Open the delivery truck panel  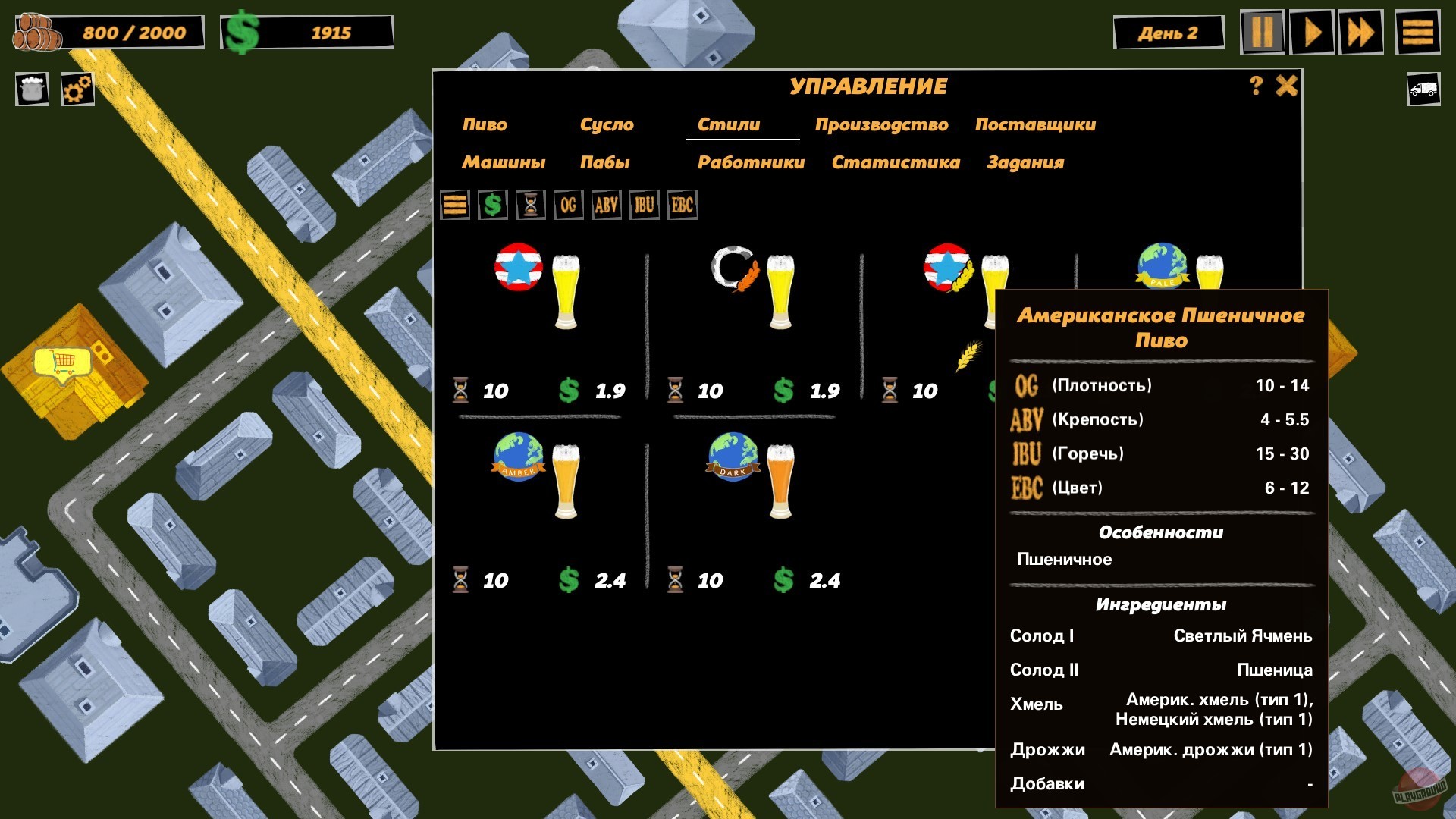(1422, 89)
